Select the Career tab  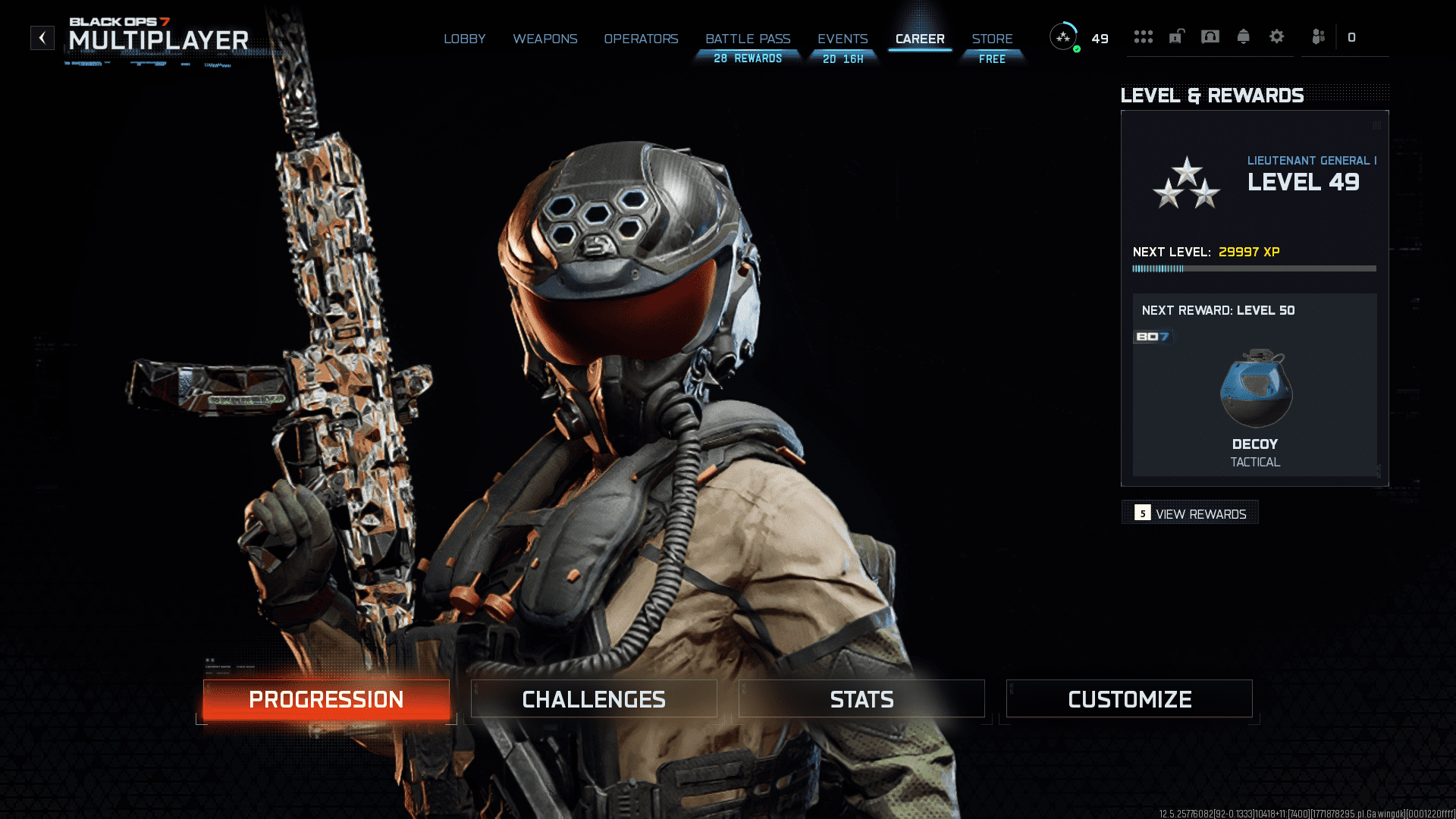(x=920, y=39)
